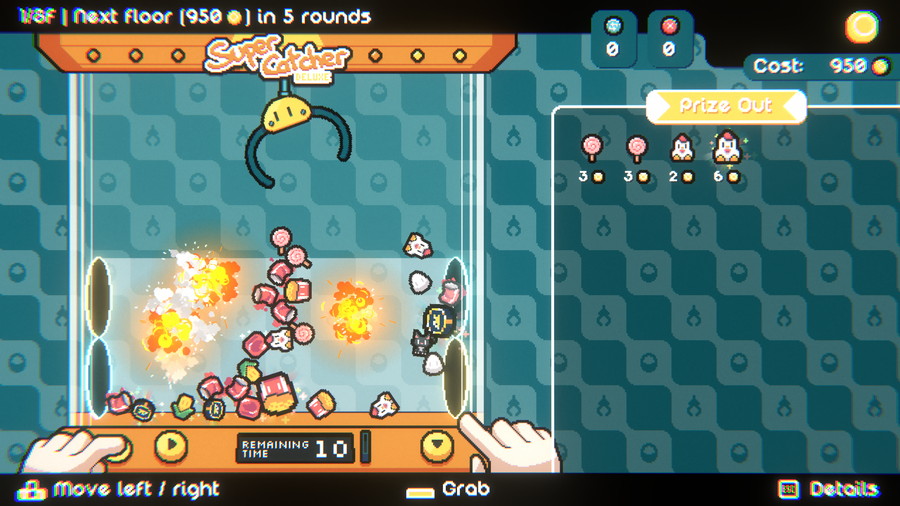The image size is (900, 506).
Task: Select the blue gem counter box
Action: (612, 39)
